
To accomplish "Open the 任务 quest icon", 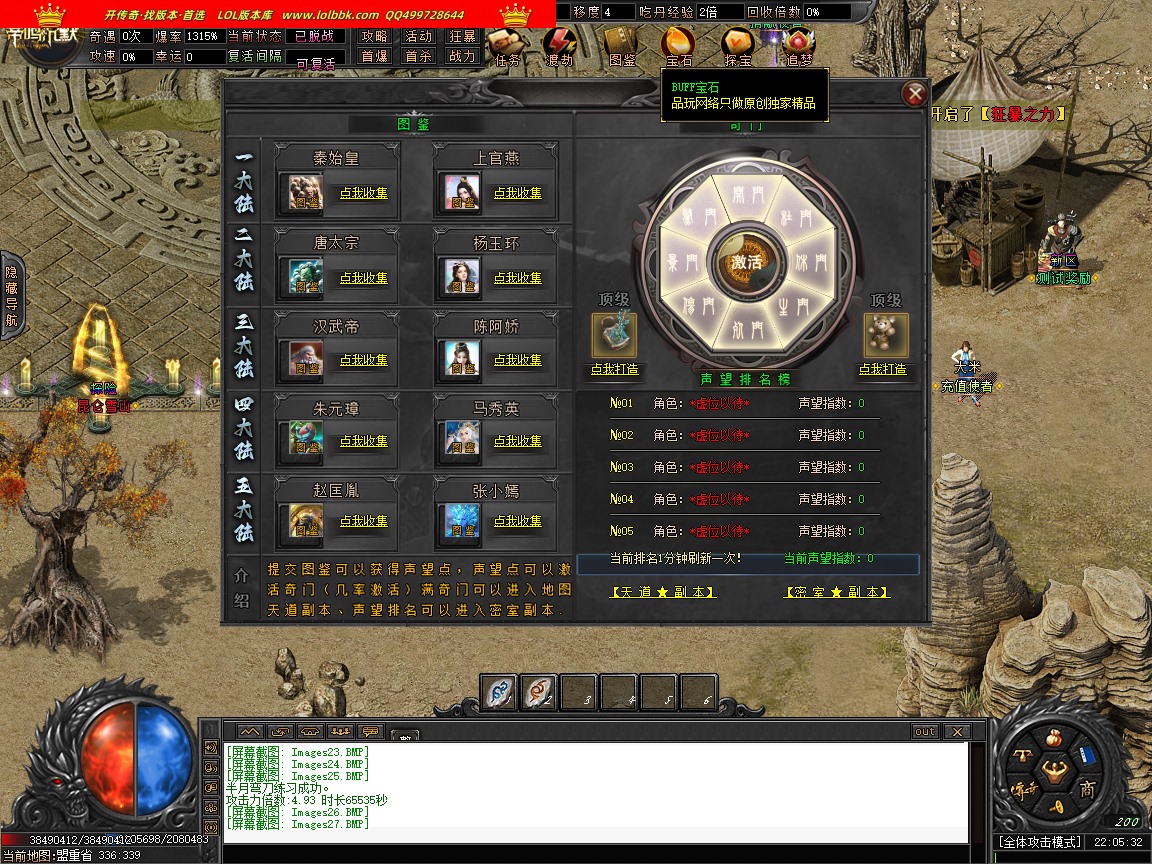I will click(508, 45).
